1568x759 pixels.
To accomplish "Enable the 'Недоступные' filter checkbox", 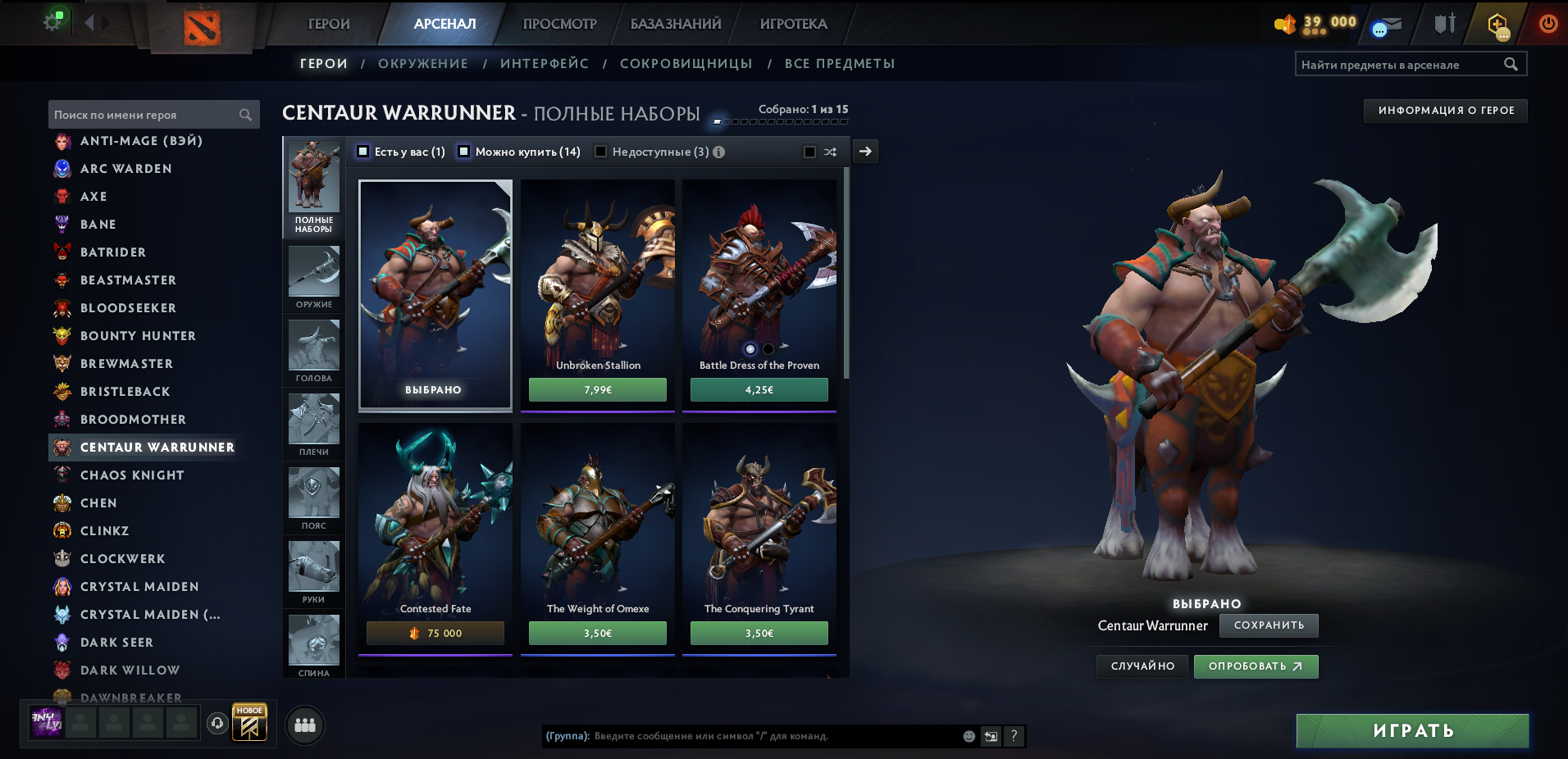I will 601,152.
